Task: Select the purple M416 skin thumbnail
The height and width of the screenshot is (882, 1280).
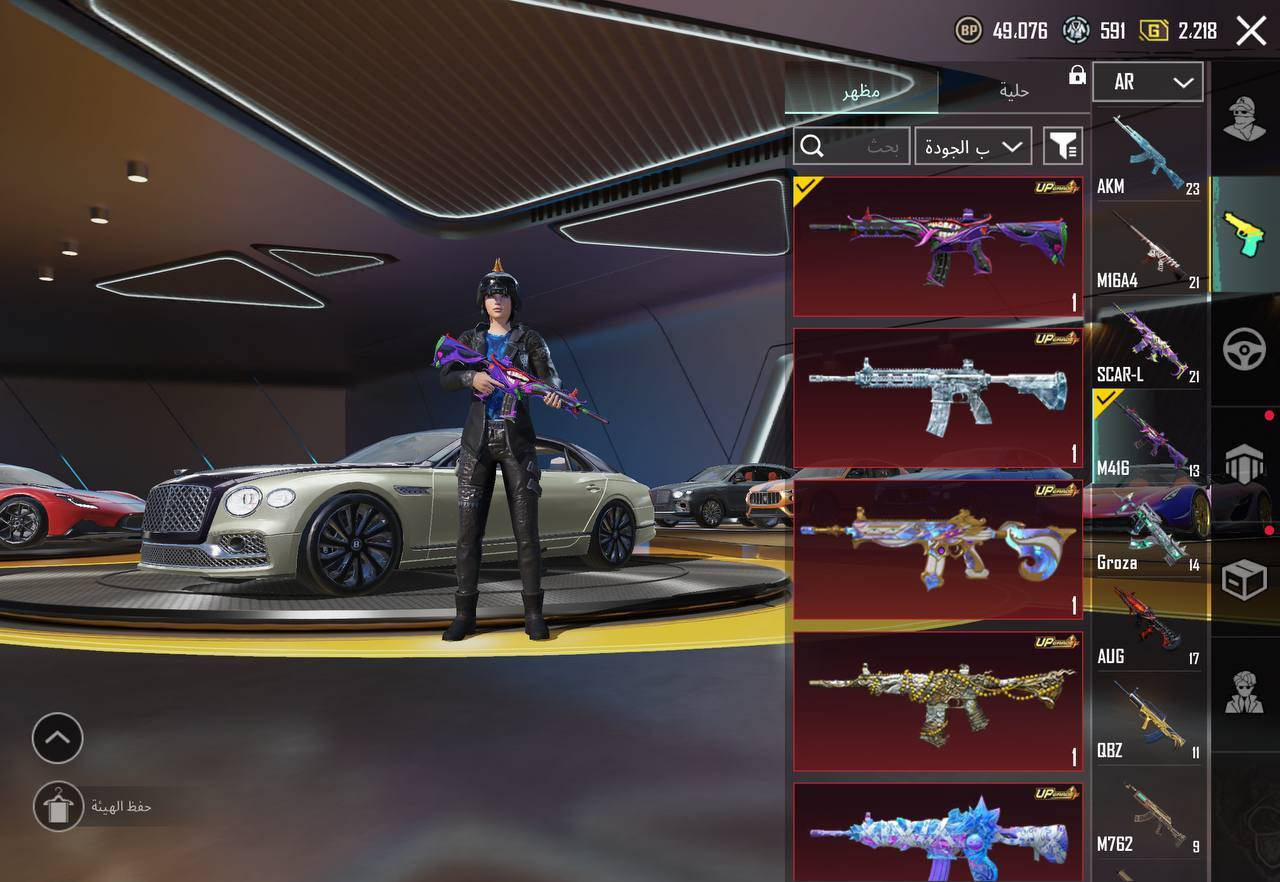Action: pos(937,247)
